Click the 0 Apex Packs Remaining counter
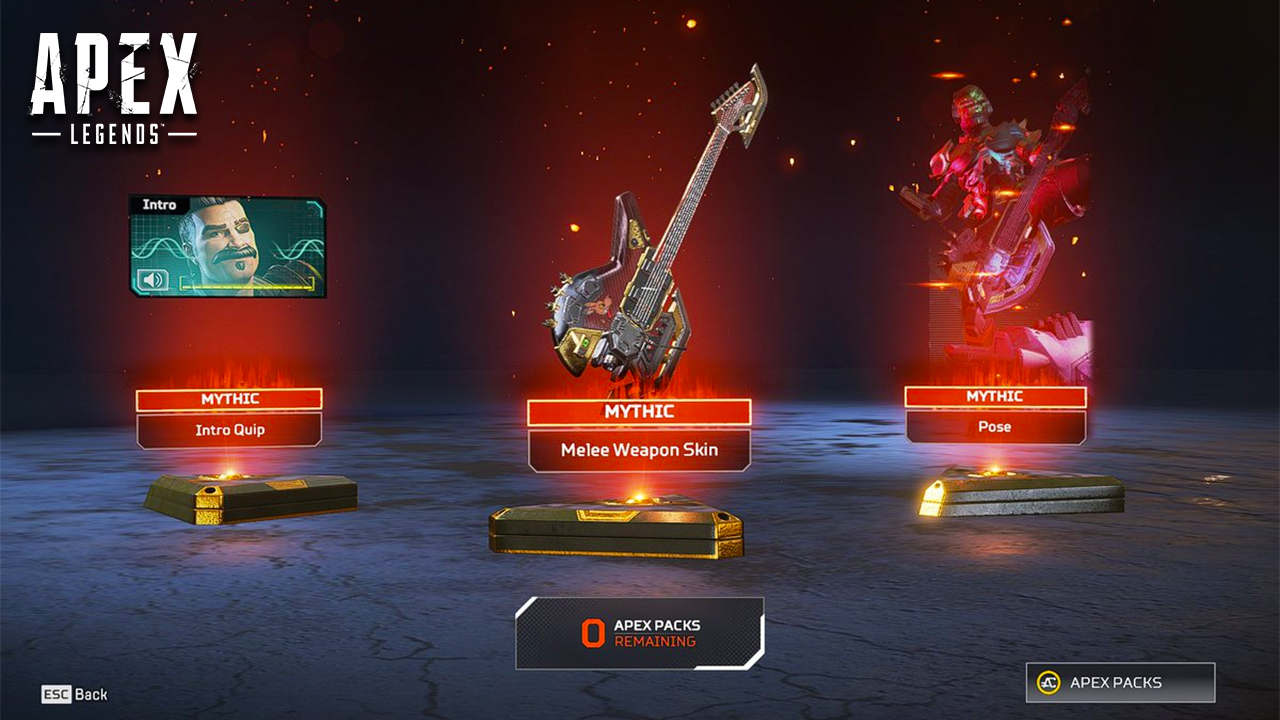Screen dimensions: 1280x720 640,630
